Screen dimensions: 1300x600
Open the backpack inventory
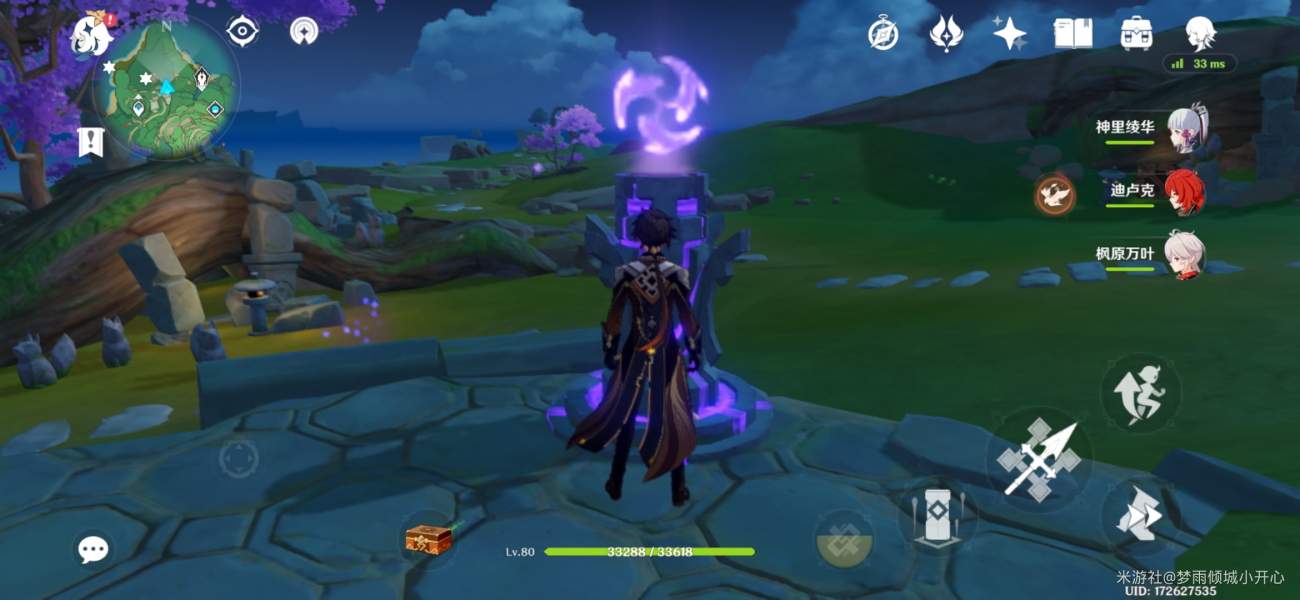tap(1136, 34)
